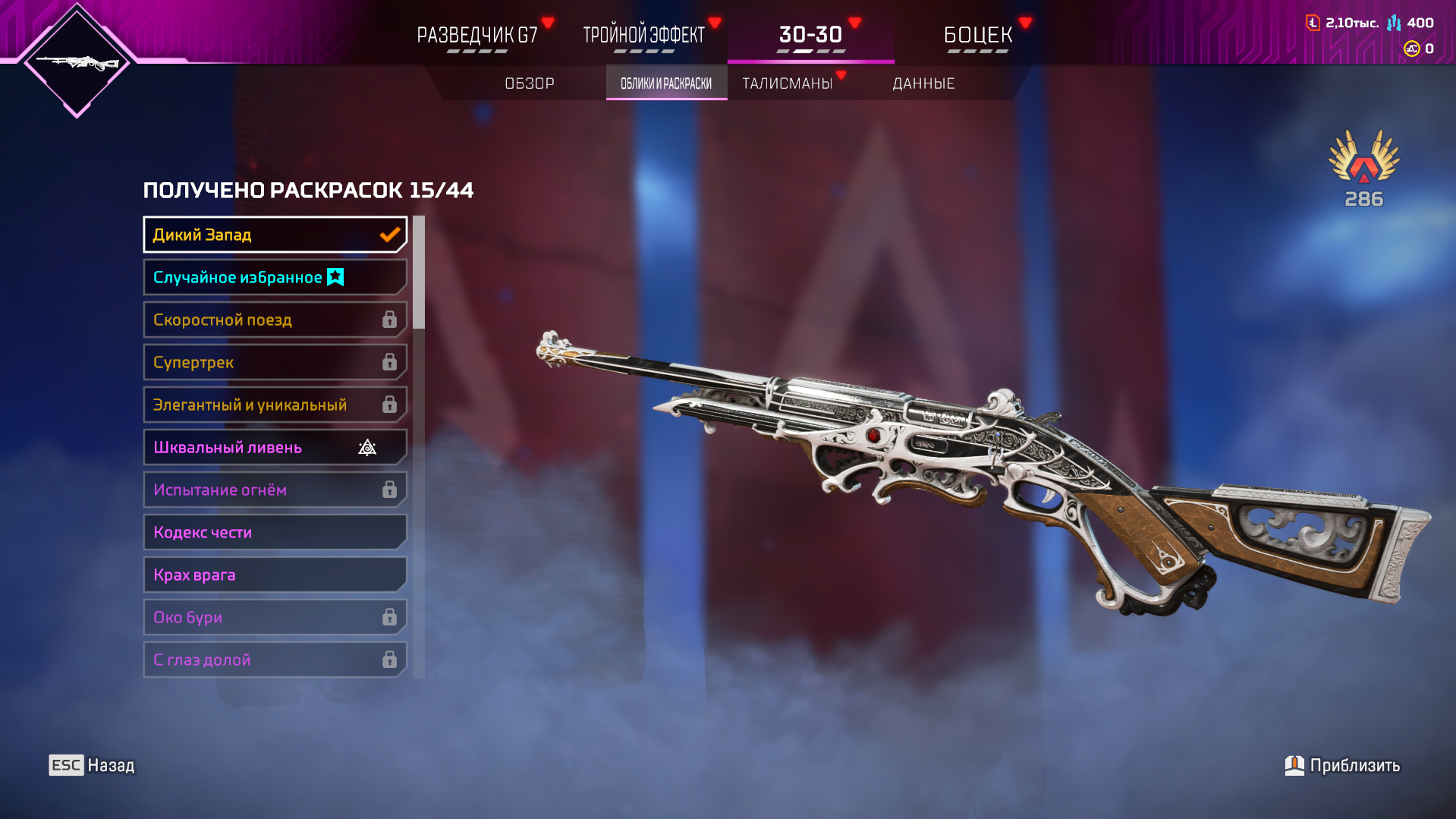Screen dimensions: 1456x819
Task: Show the Данные sub-tab
Action: (923, 83)
